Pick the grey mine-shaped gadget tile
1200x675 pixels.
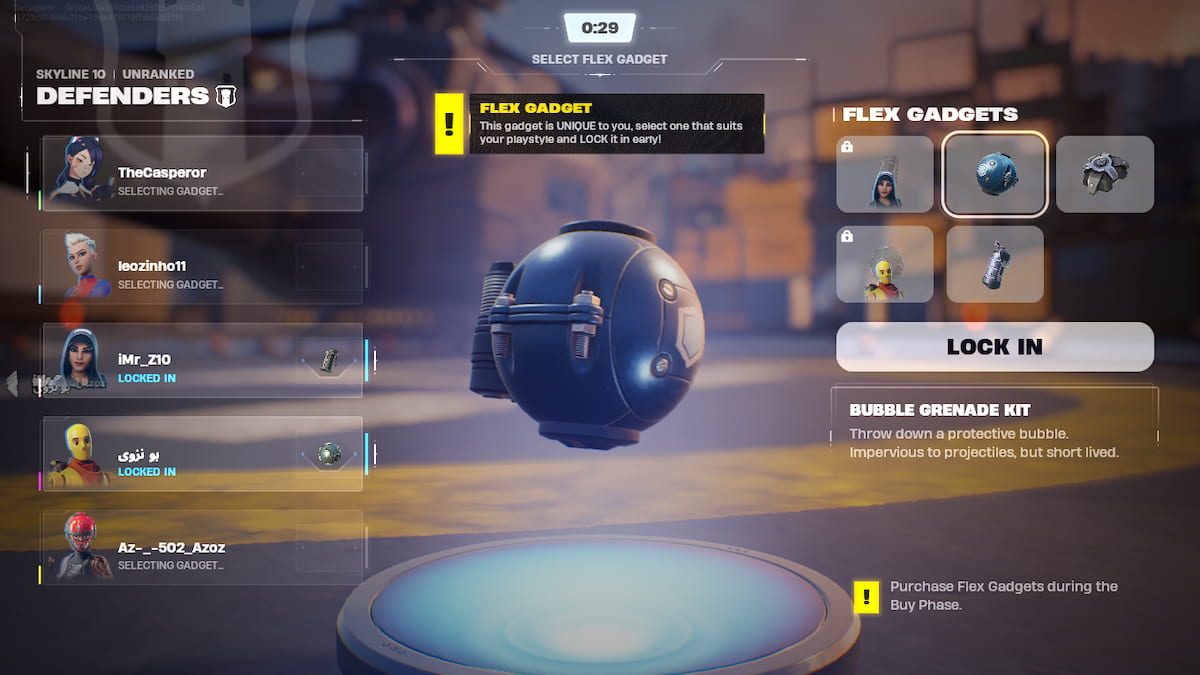(1104, 174)
